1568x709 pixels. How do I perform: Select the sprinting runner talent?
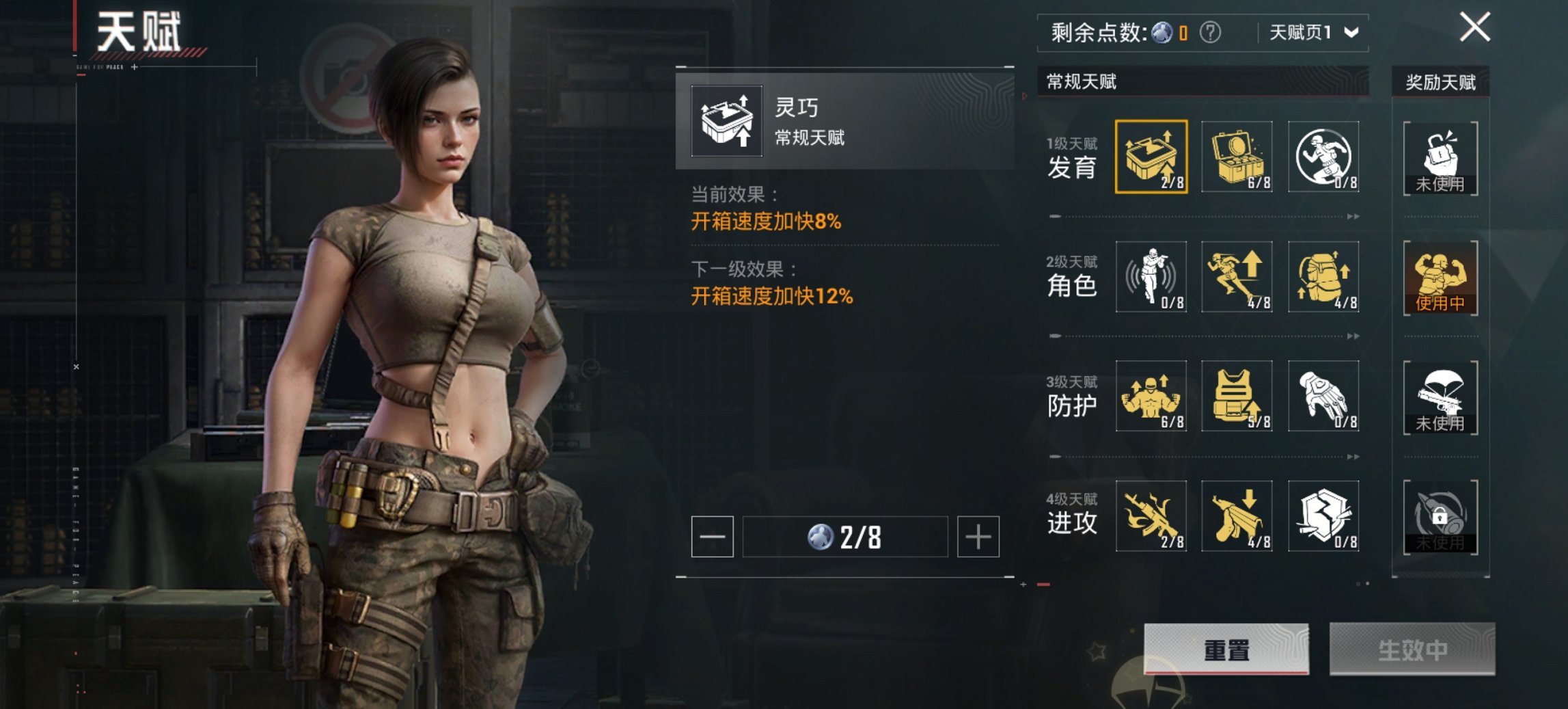pos(1237,276)
